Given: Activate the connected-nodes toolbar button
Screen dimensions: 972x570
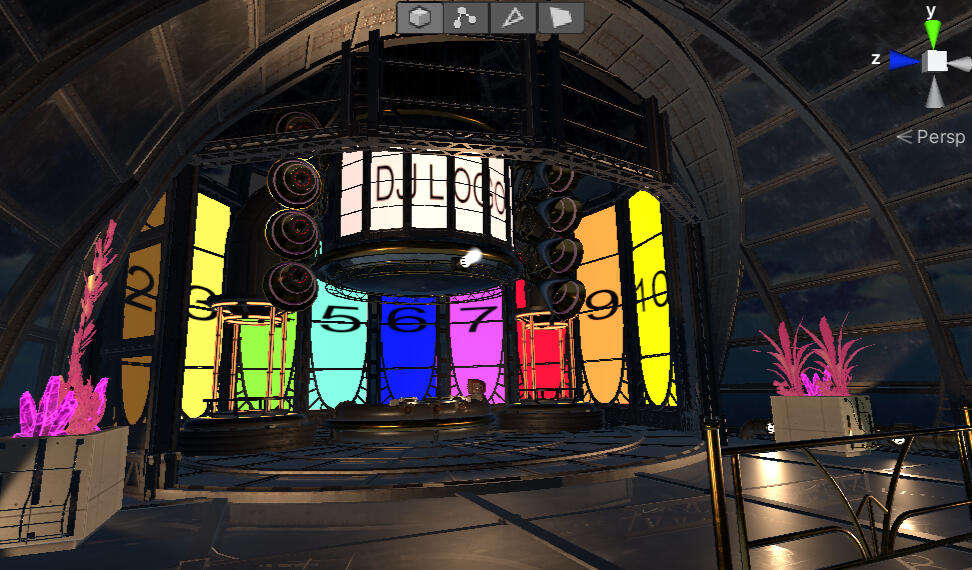Looking at the screenshot, I should (467, 17).
